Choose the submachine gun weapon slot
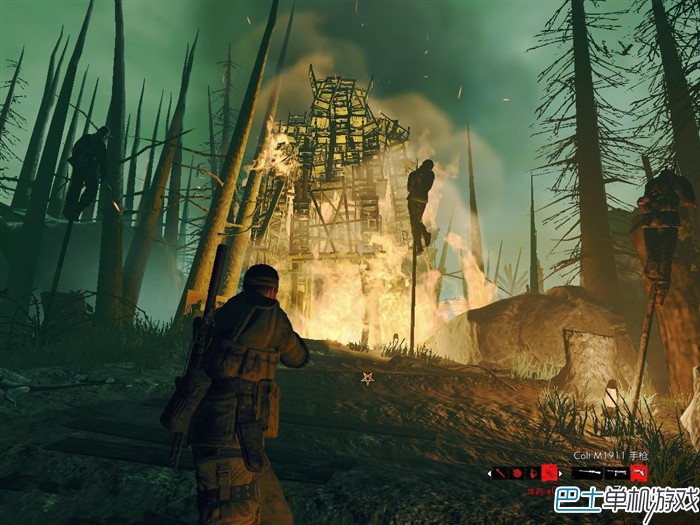 618,473
